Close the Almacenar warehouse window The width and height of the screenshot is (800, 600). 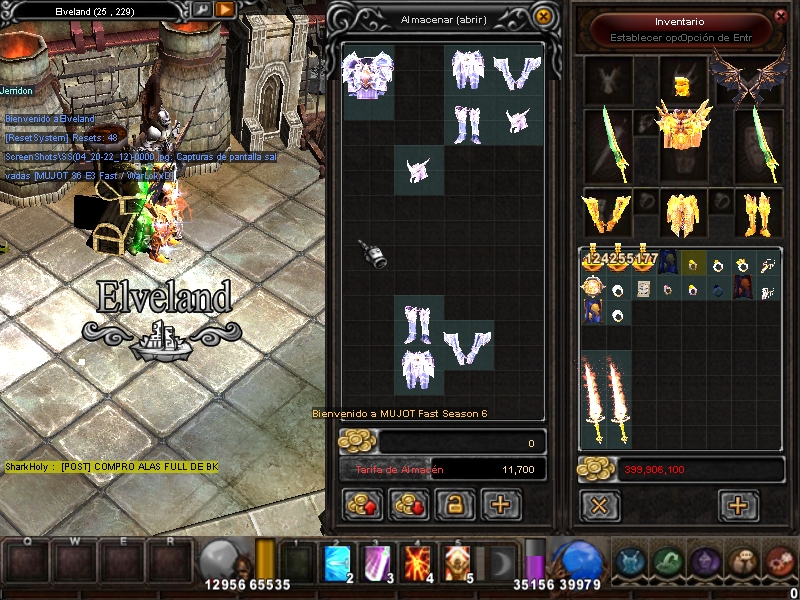pos(543,17)
